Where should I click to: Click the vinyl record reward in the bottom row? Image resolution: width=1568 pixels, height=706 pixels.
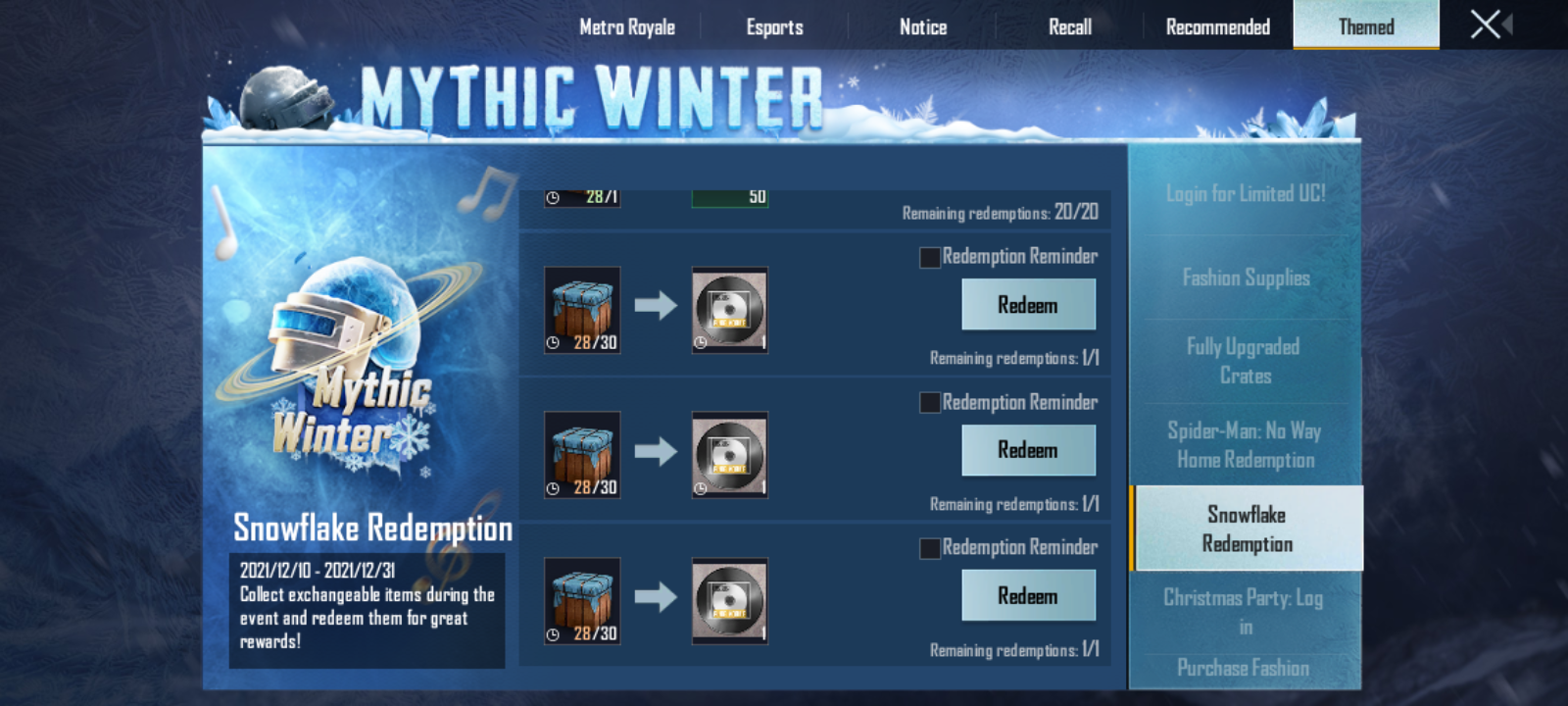(x=729, y=601)
